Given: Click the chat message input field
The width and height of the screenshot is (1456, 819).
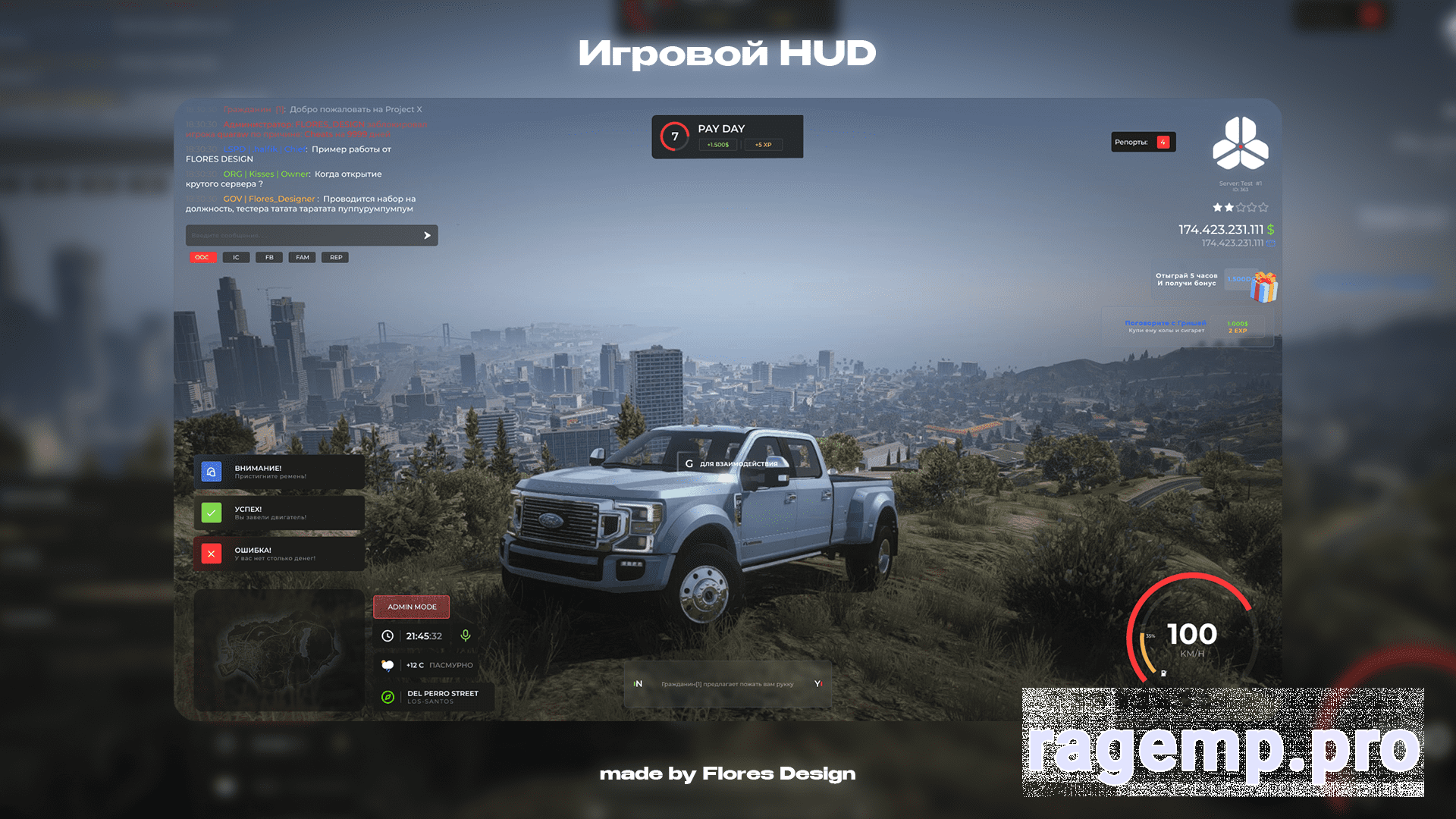Looking at the screenshot, I should 303,235.
